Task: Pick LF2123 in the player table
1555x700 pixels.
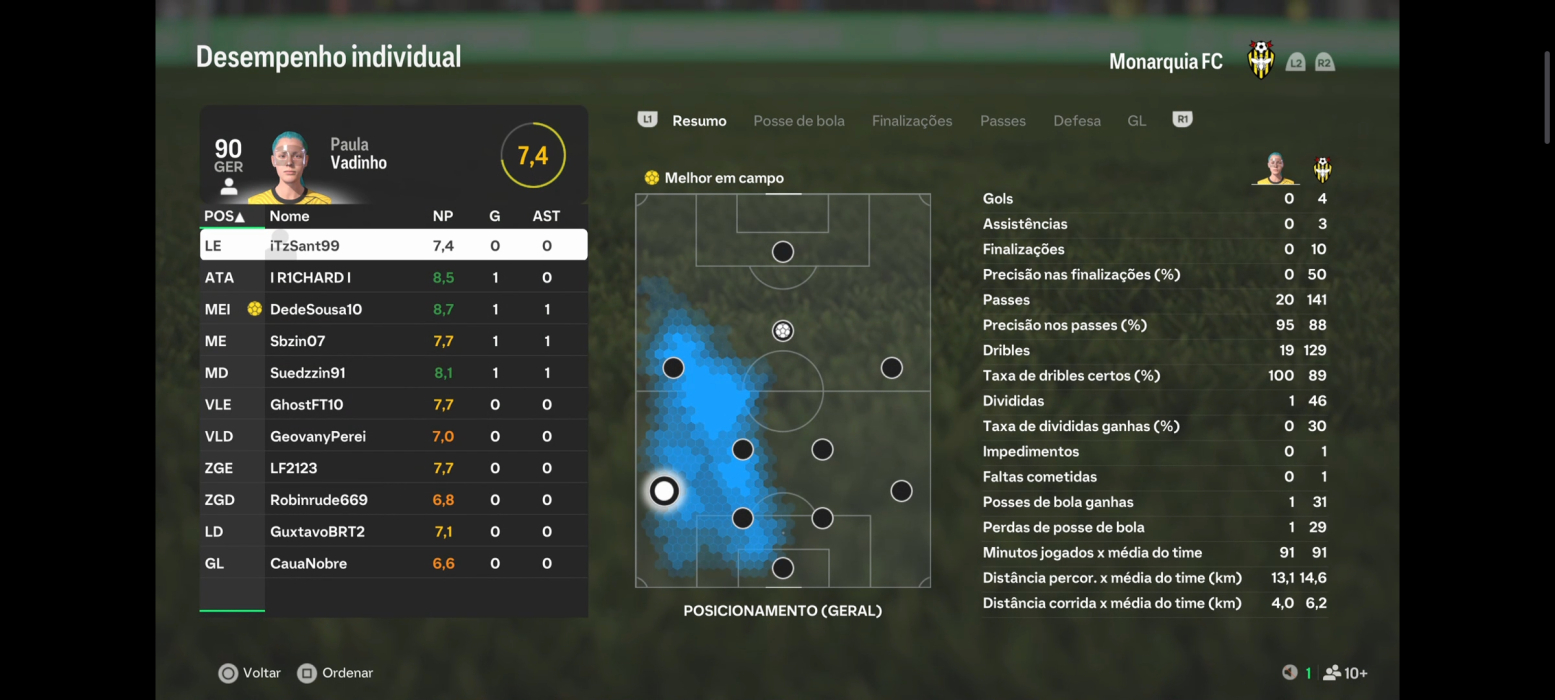Action: click(393, 468)
